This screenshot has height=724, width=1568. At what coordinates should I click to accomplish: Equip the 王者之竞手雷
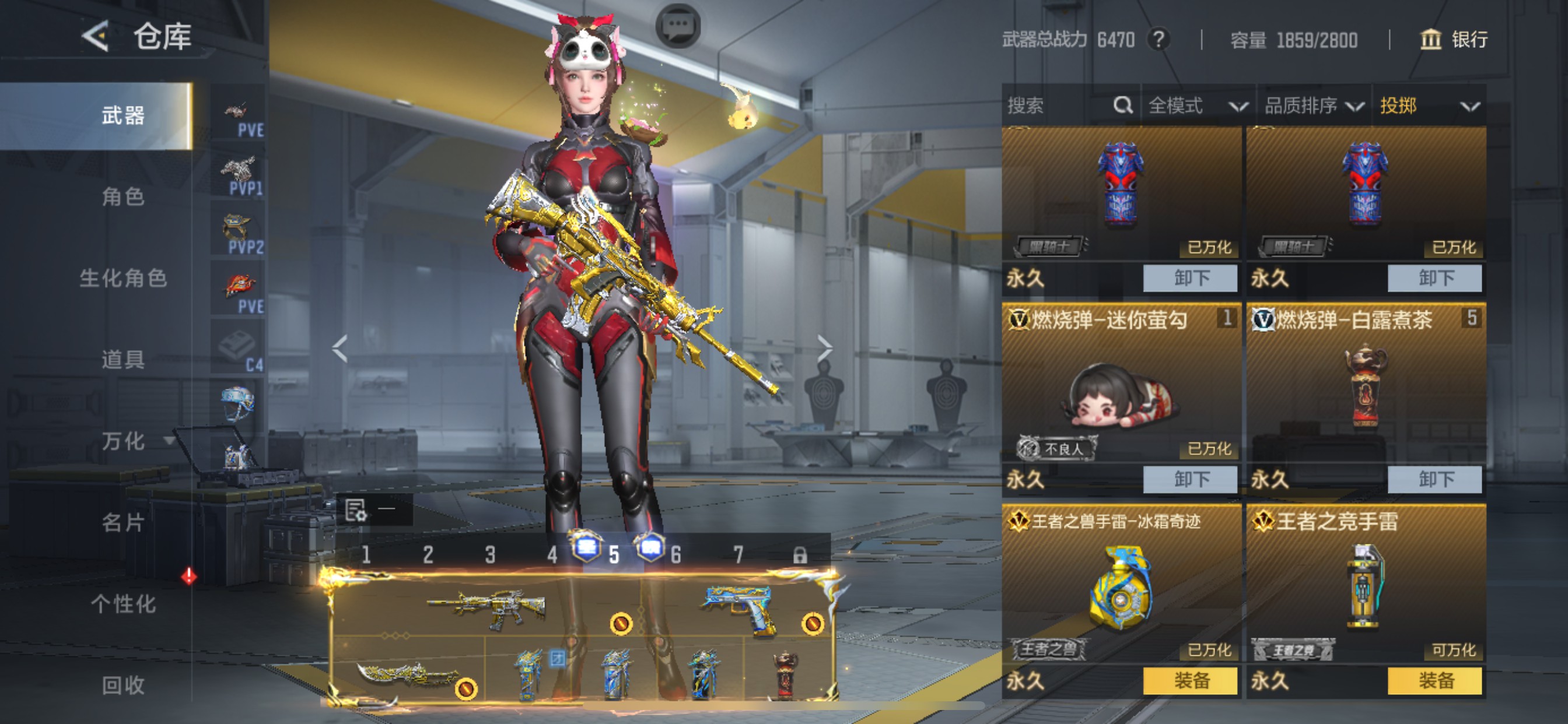[1434, 681]
